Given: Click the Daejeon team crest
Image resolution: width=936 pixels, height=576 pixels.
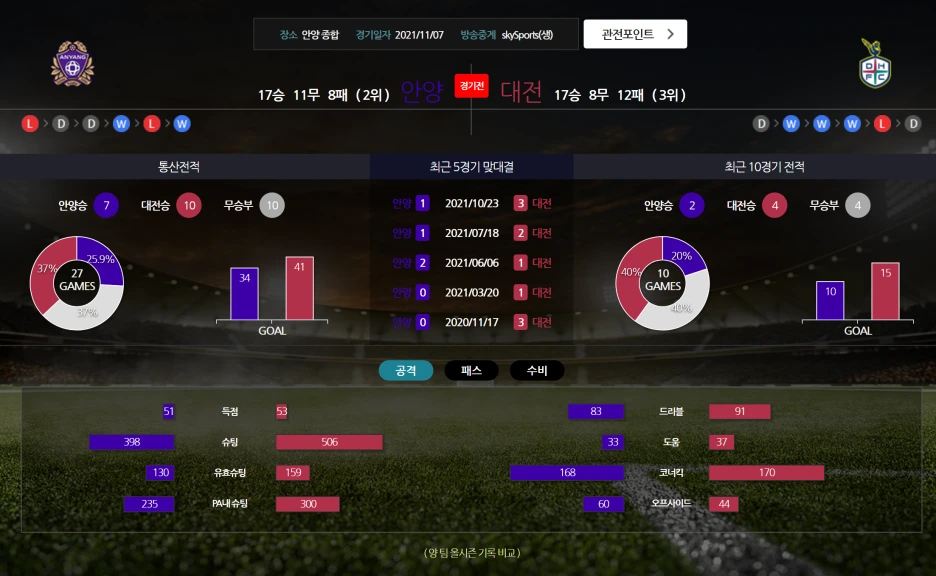Looking at the screenshot, I should pyautogui.click(x=875, y=64).
